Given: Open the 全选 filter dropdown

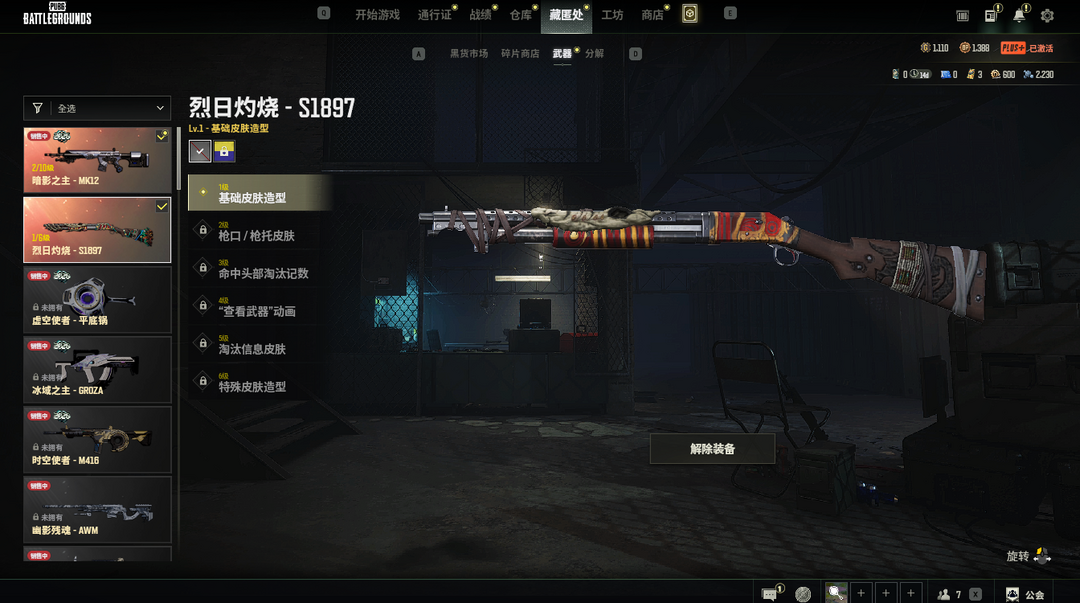Looking at the screenshot, I should click(x=97, y=108).
